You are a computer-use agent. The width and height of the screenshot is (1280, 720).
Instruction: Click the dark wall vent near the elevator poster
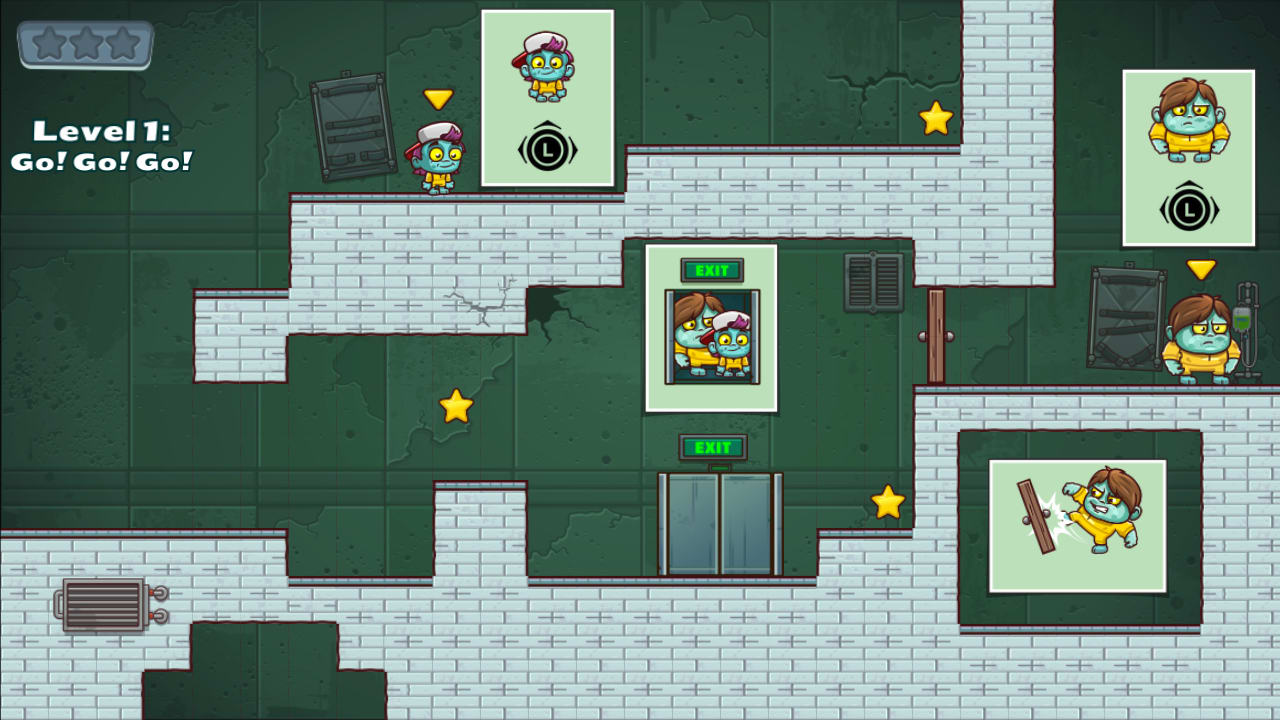(x=874, y=283)
